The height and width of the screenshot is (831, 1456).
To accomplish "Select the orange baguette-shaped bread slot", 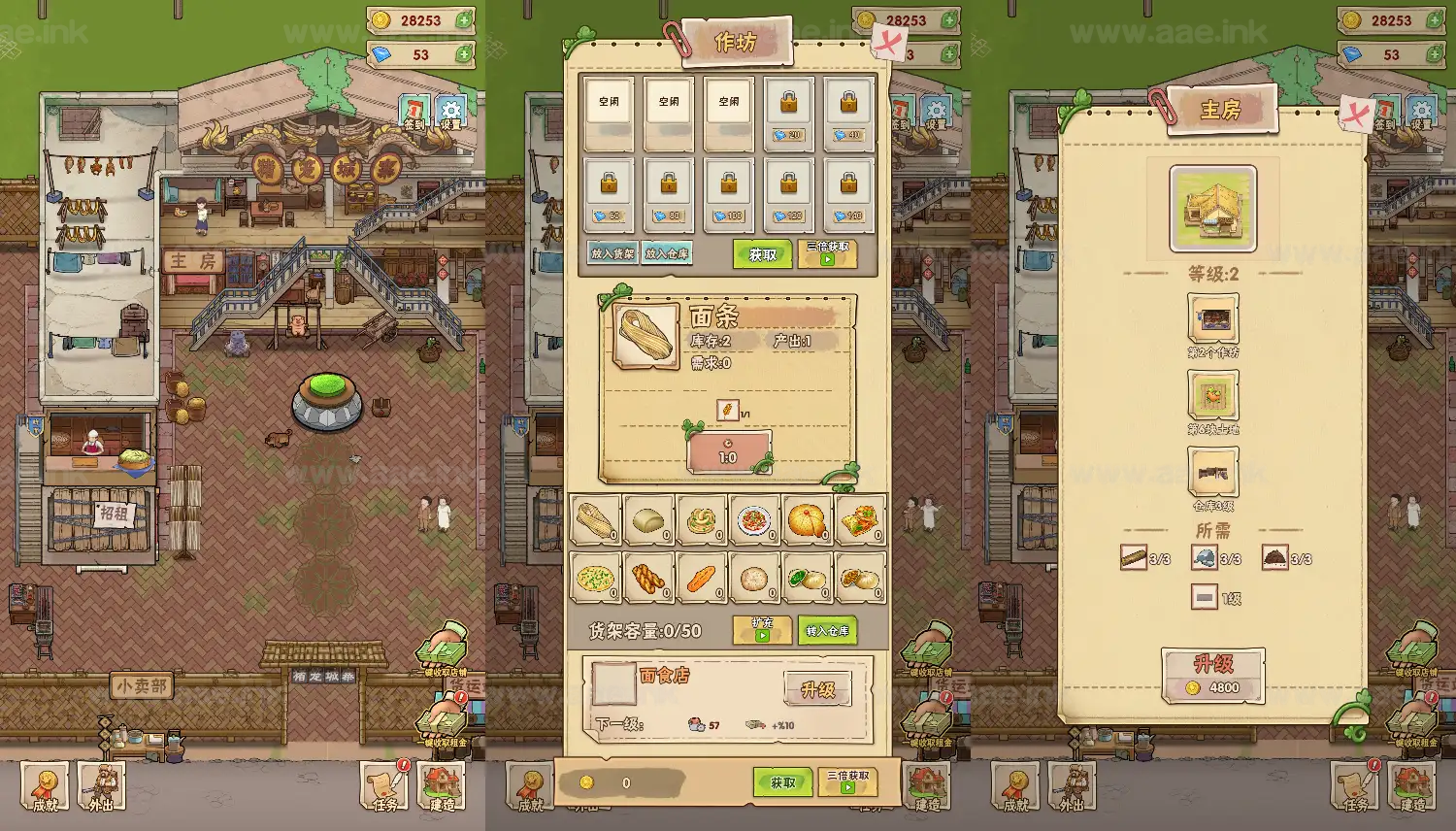I will [x=702, y=579].
